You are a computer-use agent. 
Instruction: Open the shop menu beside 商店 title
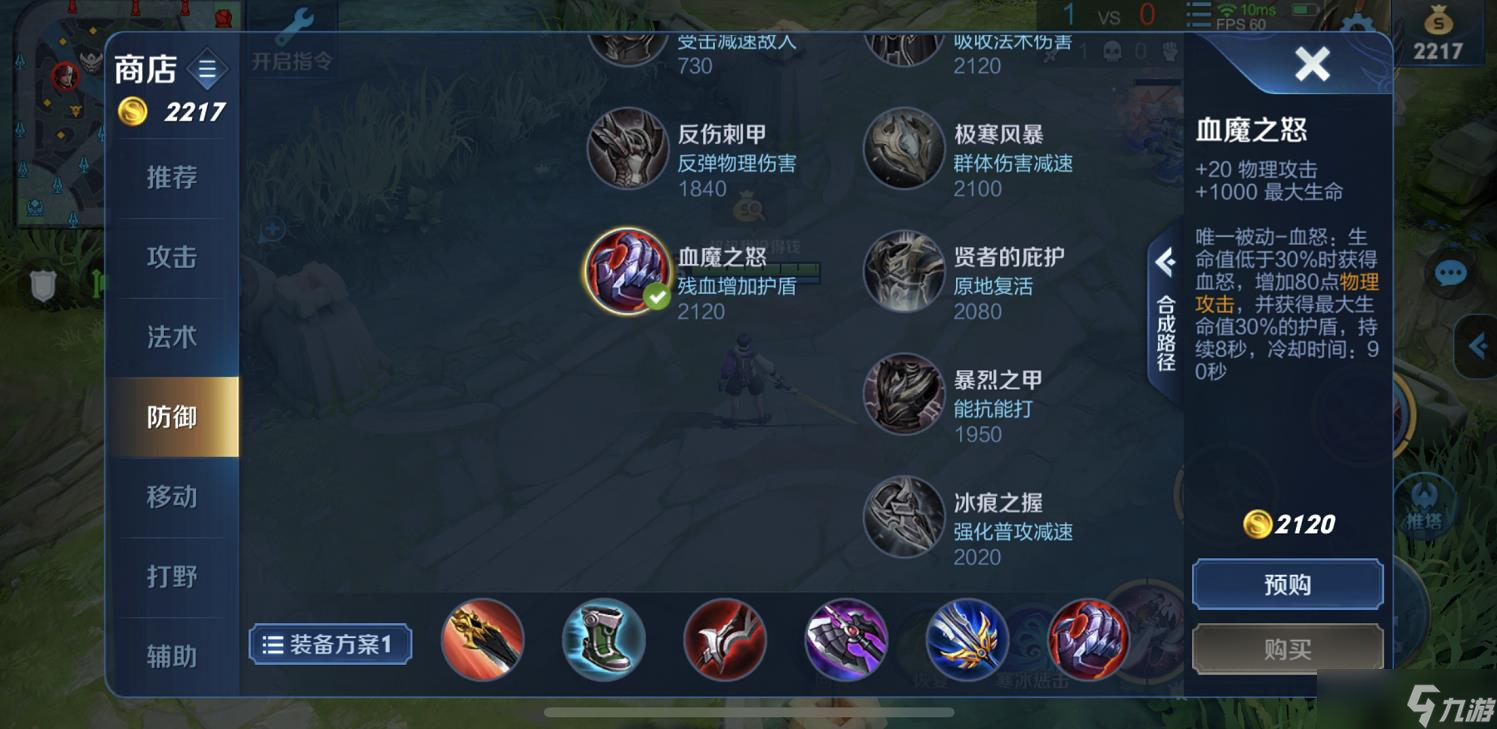pyautogui.click(x=207, y=70)
